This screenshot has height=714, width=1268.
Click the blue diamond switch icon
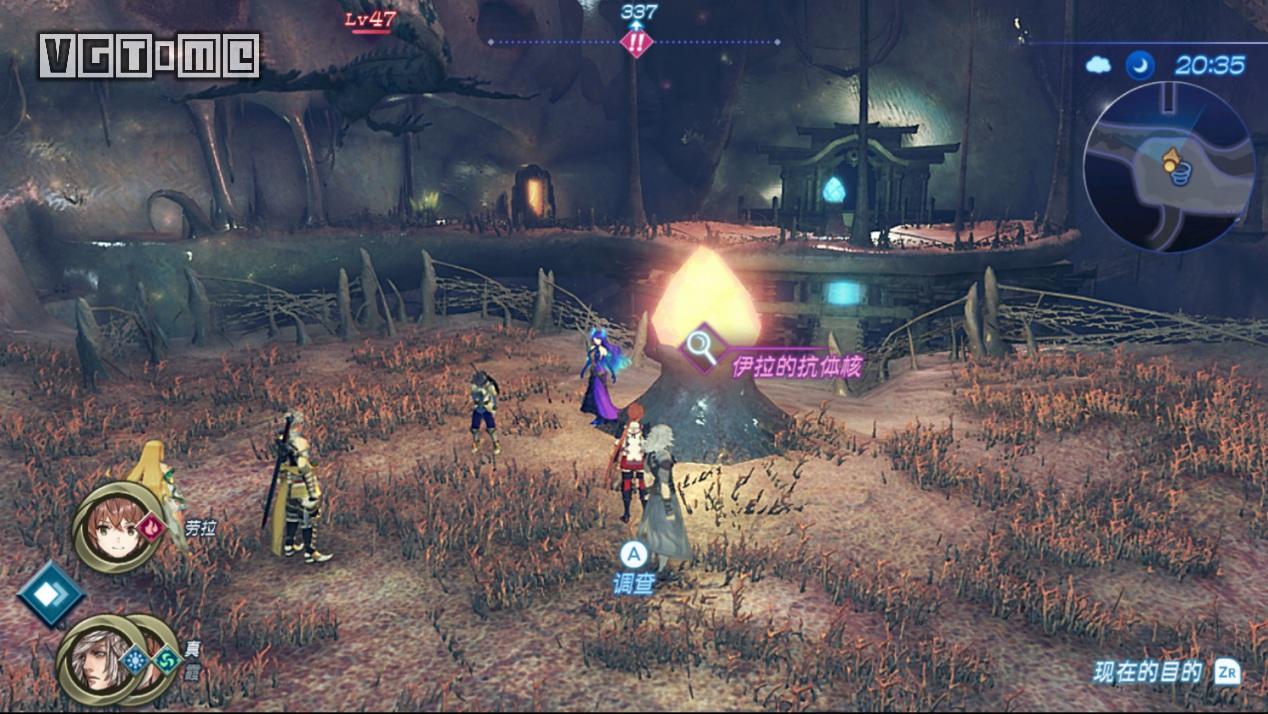tap(50, 594)
